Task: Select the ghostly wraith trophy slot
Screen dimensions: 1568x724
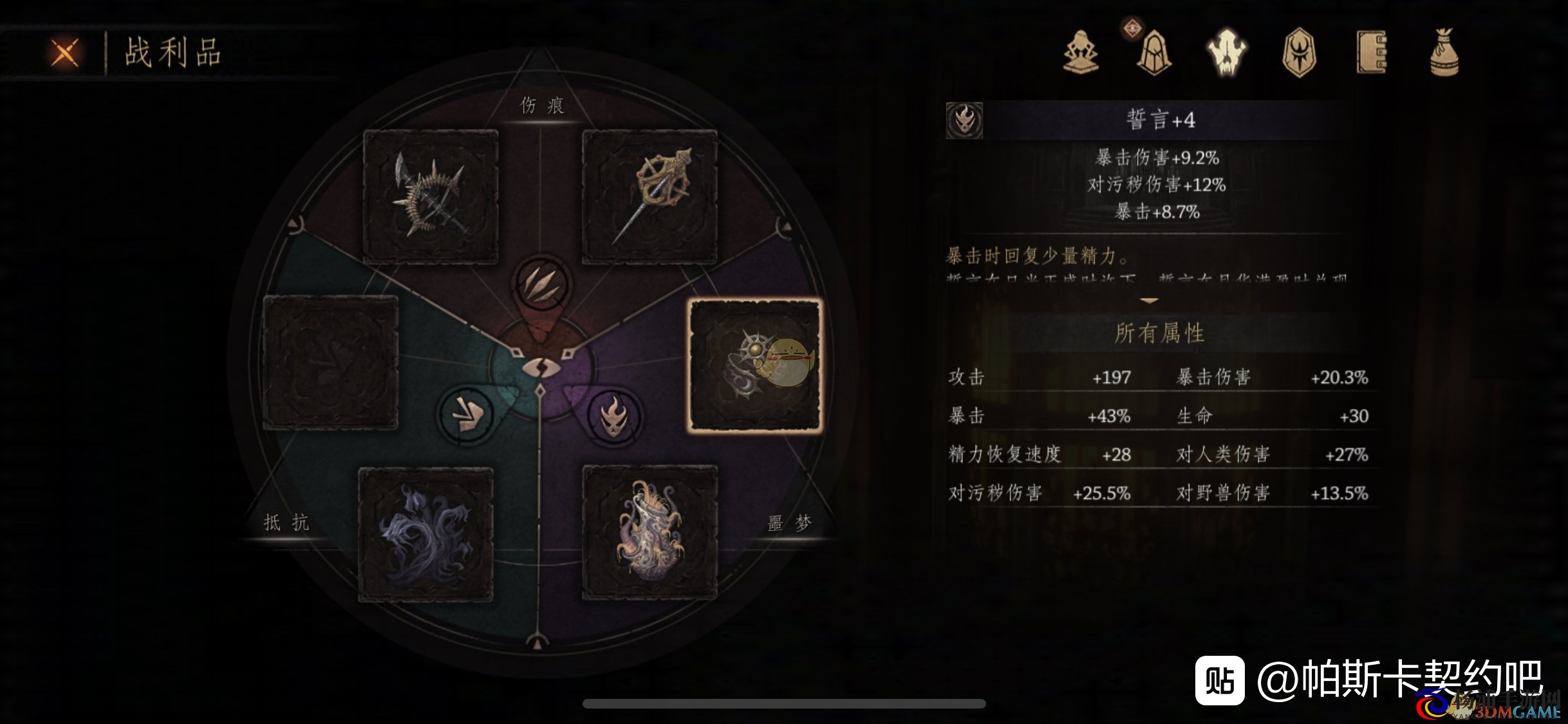Action: (425, 534)
